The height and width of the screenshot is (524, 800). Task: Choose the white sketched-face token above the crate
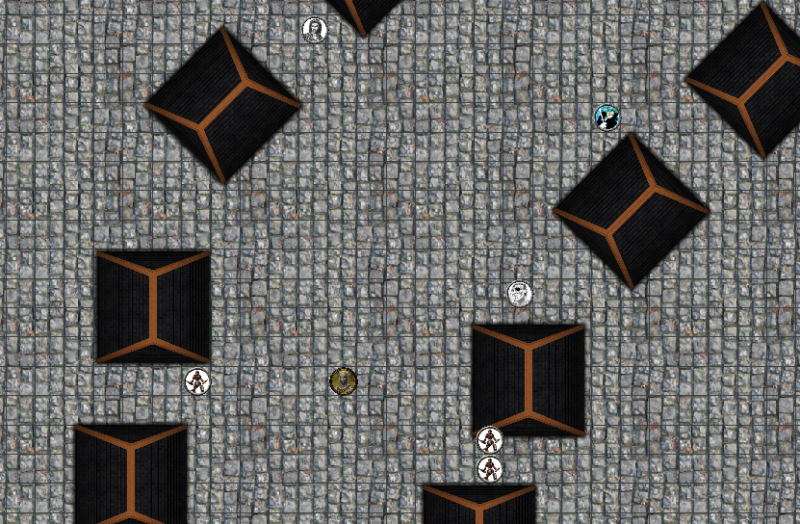point(519,294)
